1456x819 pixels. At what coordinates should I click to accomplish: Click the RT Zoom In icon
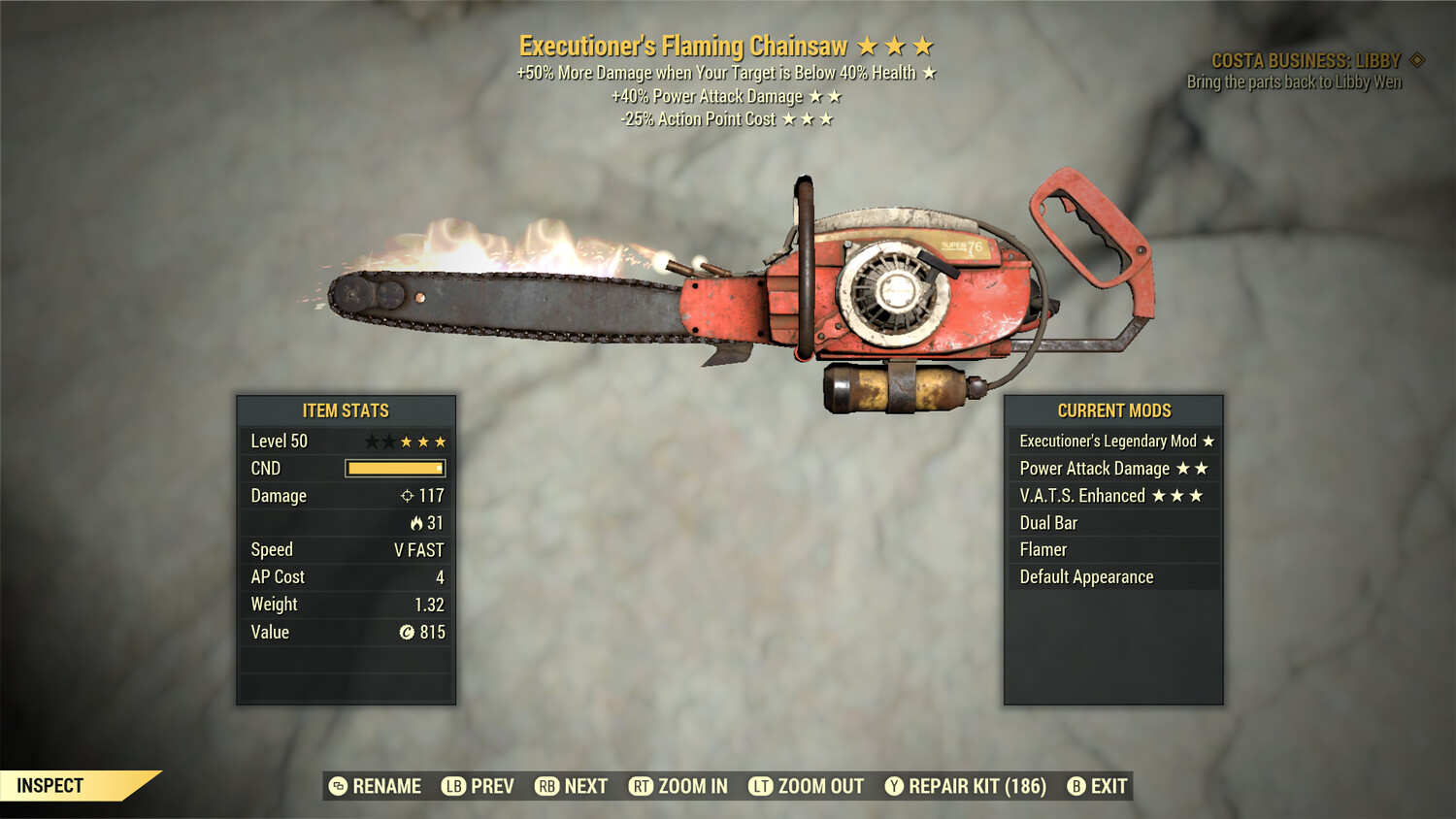tap(641, 786)
